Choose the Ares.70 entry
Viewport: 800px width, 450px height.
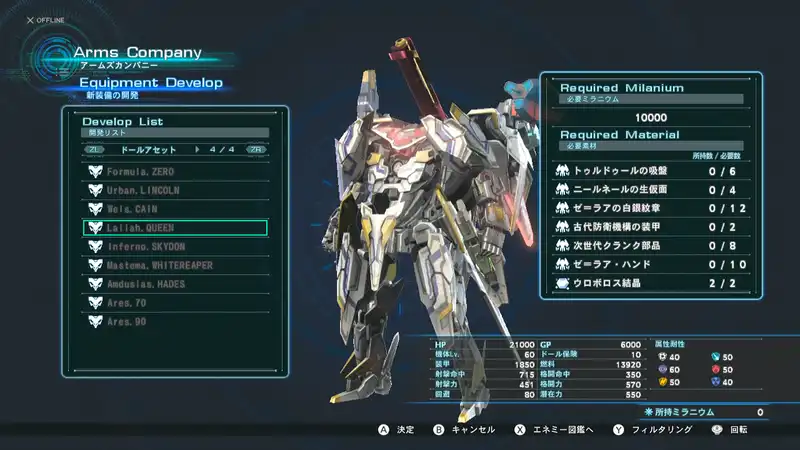coord(175,303)
